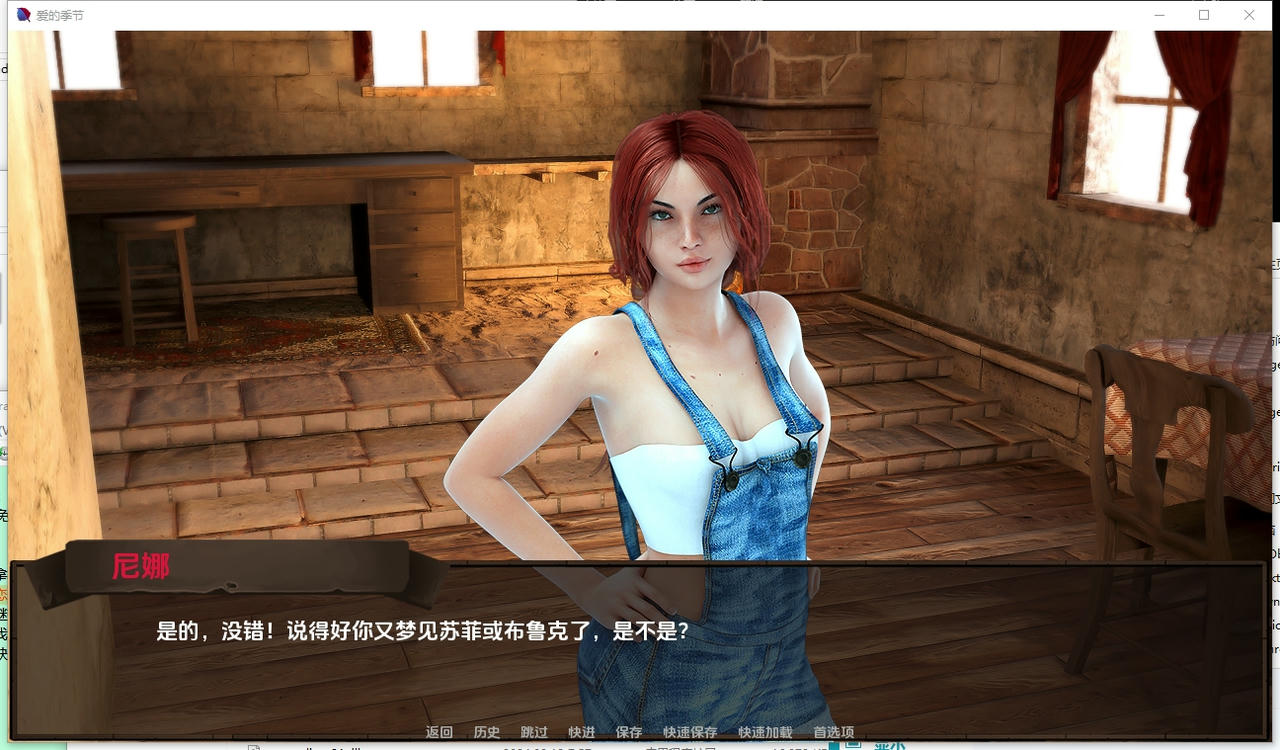This screenshot has height=750, width=1280.
Task: Open the 保存 save game screen
Action: point(629,732)
